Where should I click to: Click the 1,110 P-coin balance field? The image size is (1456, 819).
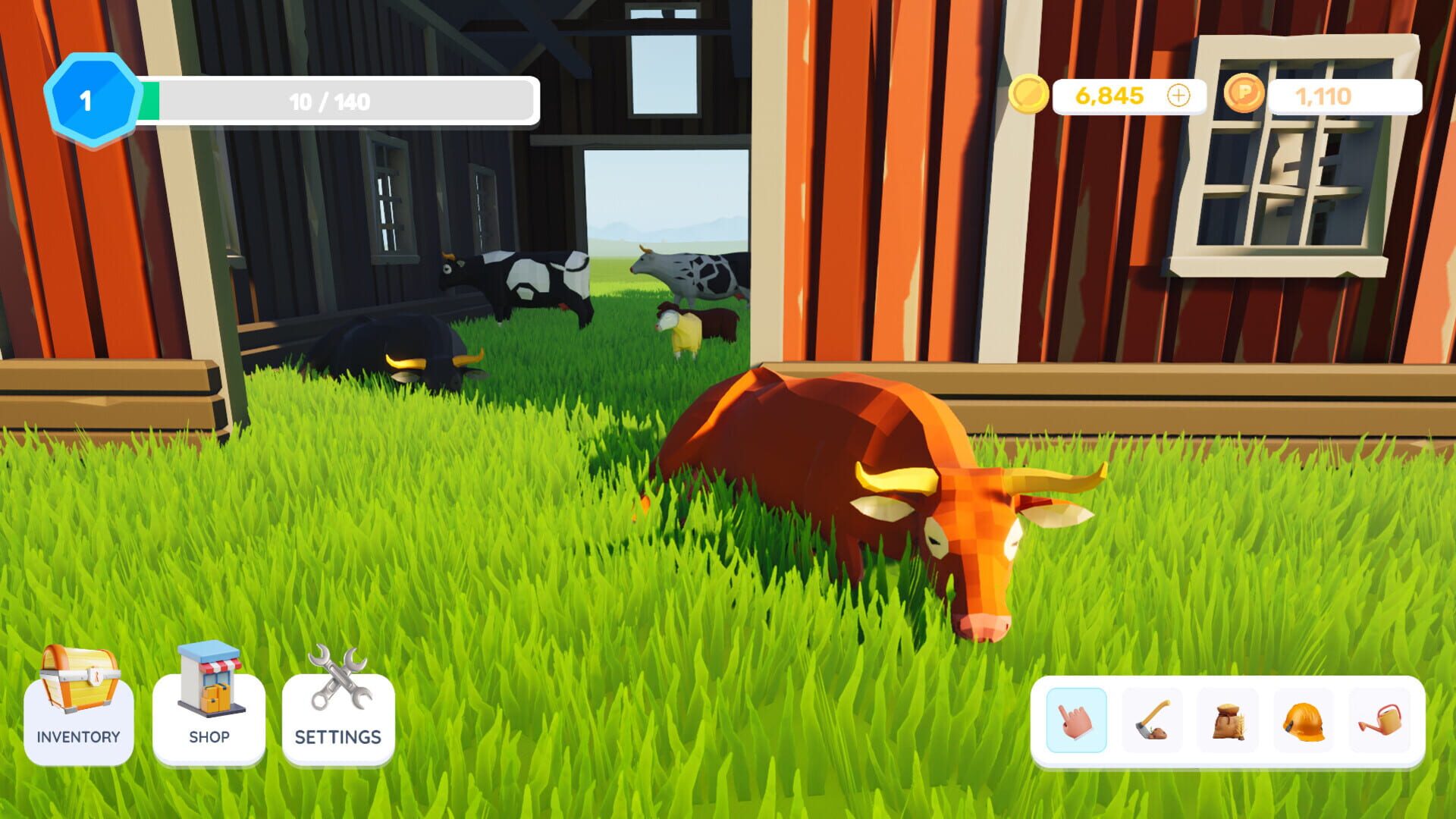1323,96
